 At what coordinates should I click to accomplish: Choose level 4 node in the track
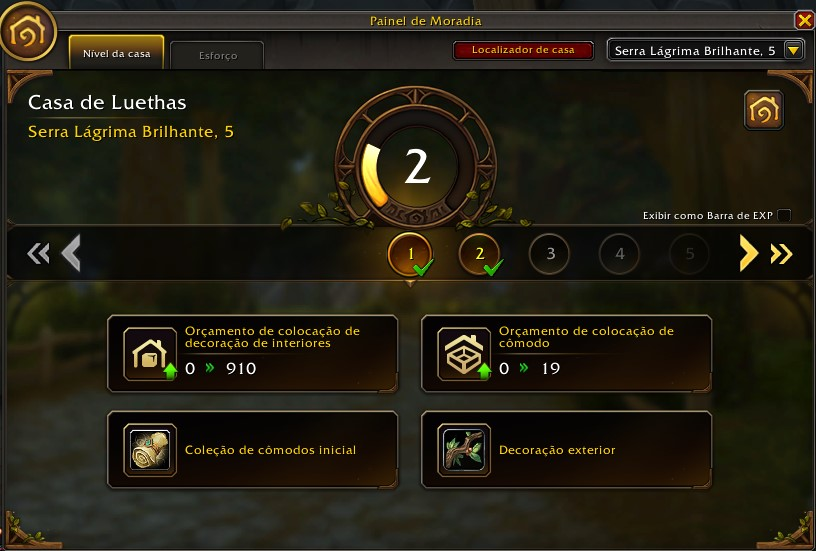(x=620, y=254)
